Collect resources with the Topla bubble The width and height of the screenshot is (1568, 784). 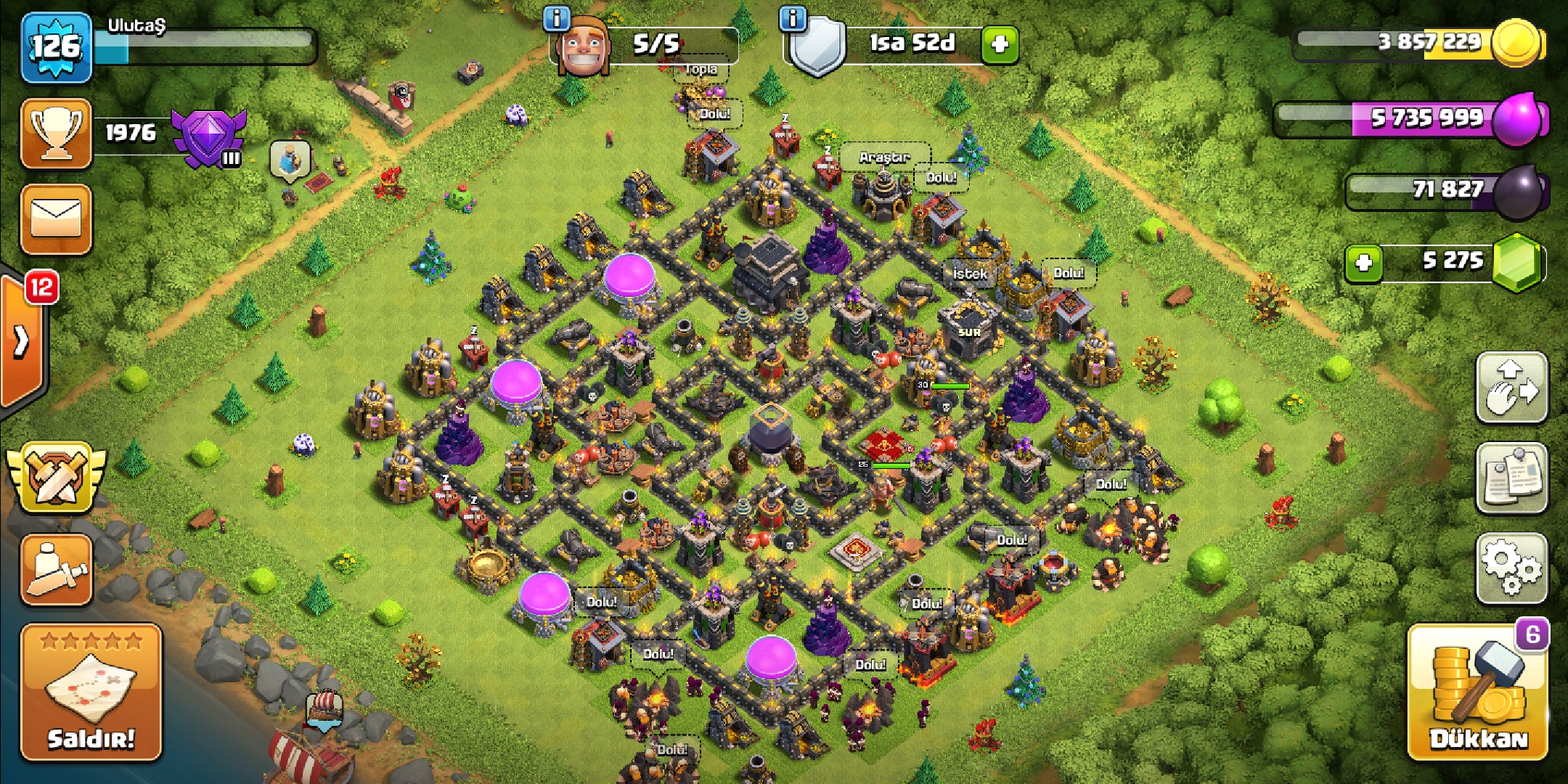point(701,70)
